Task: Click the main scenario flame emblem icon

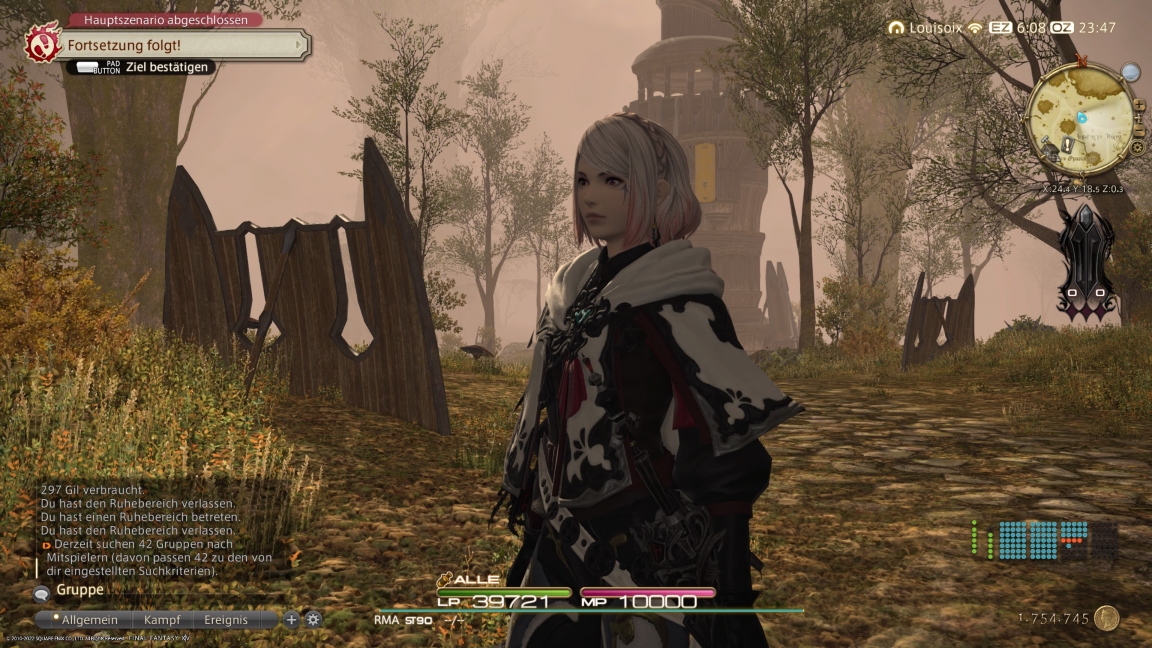Action: point(43,45)
